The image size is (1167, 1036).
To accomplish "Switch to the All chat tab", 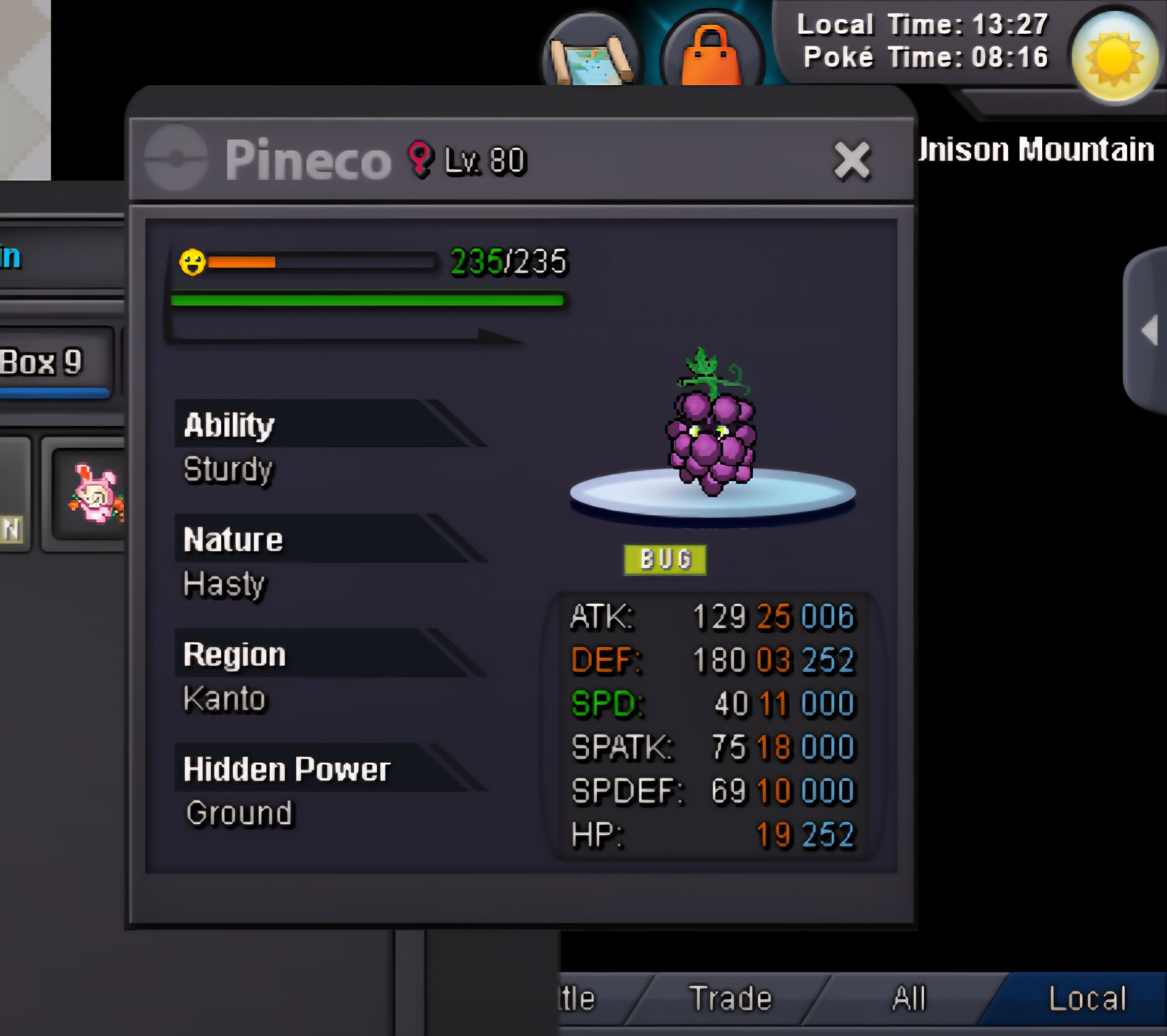I will (x=908, y=999).
